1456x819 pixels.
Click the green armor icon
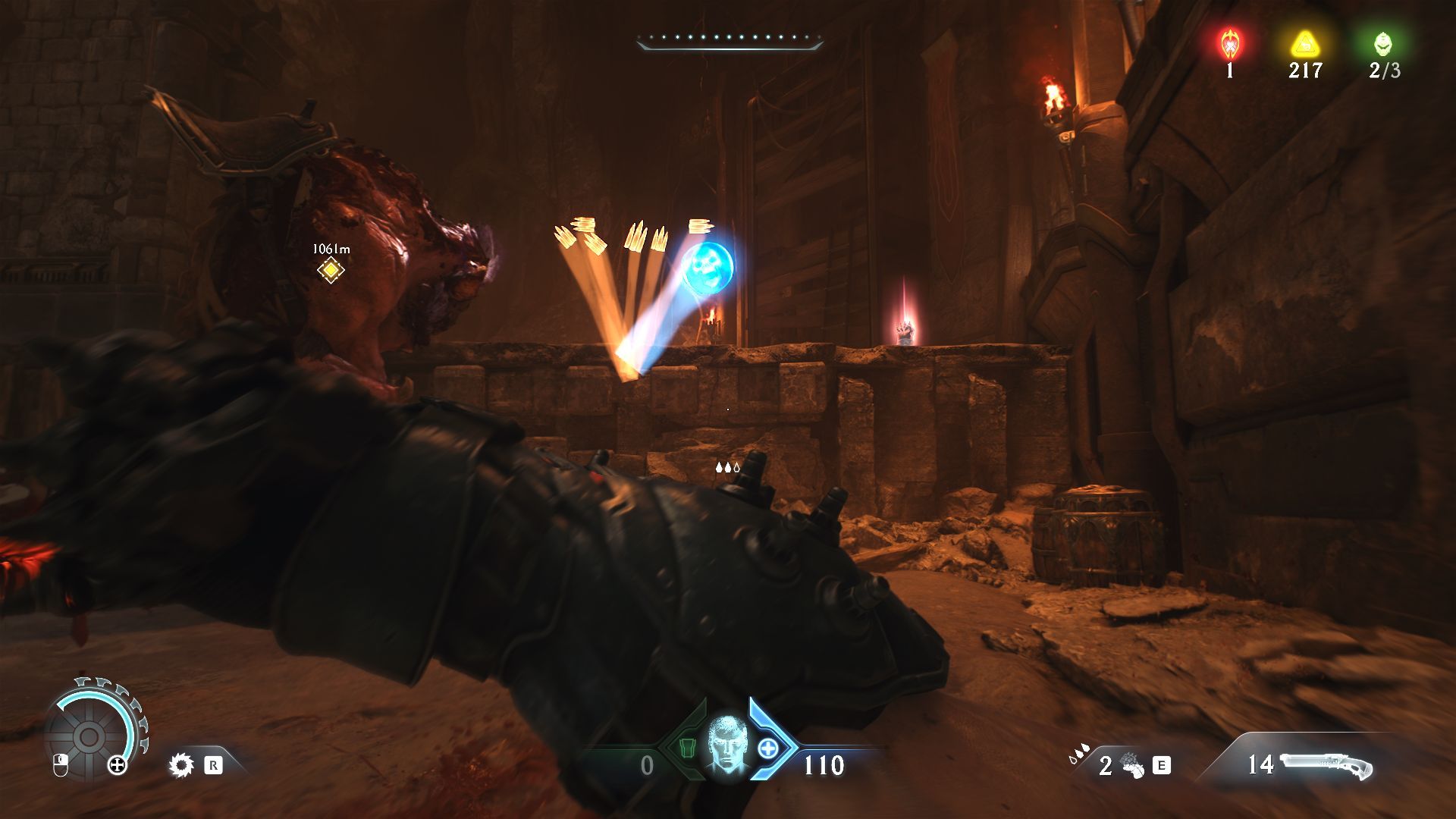pyautogui.click(x=687, y=748)
